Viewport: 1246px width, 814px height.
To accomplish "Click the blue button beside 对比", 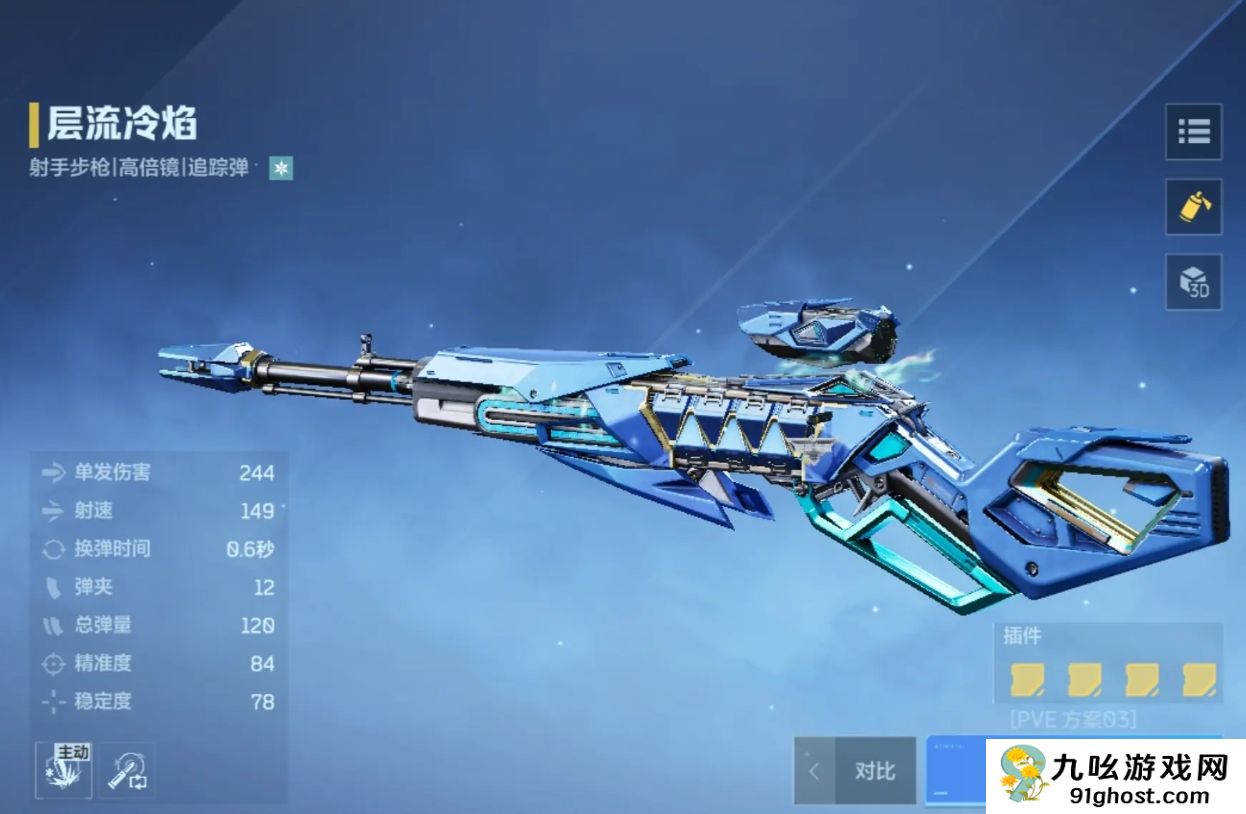I will click(x=955, y=772).
